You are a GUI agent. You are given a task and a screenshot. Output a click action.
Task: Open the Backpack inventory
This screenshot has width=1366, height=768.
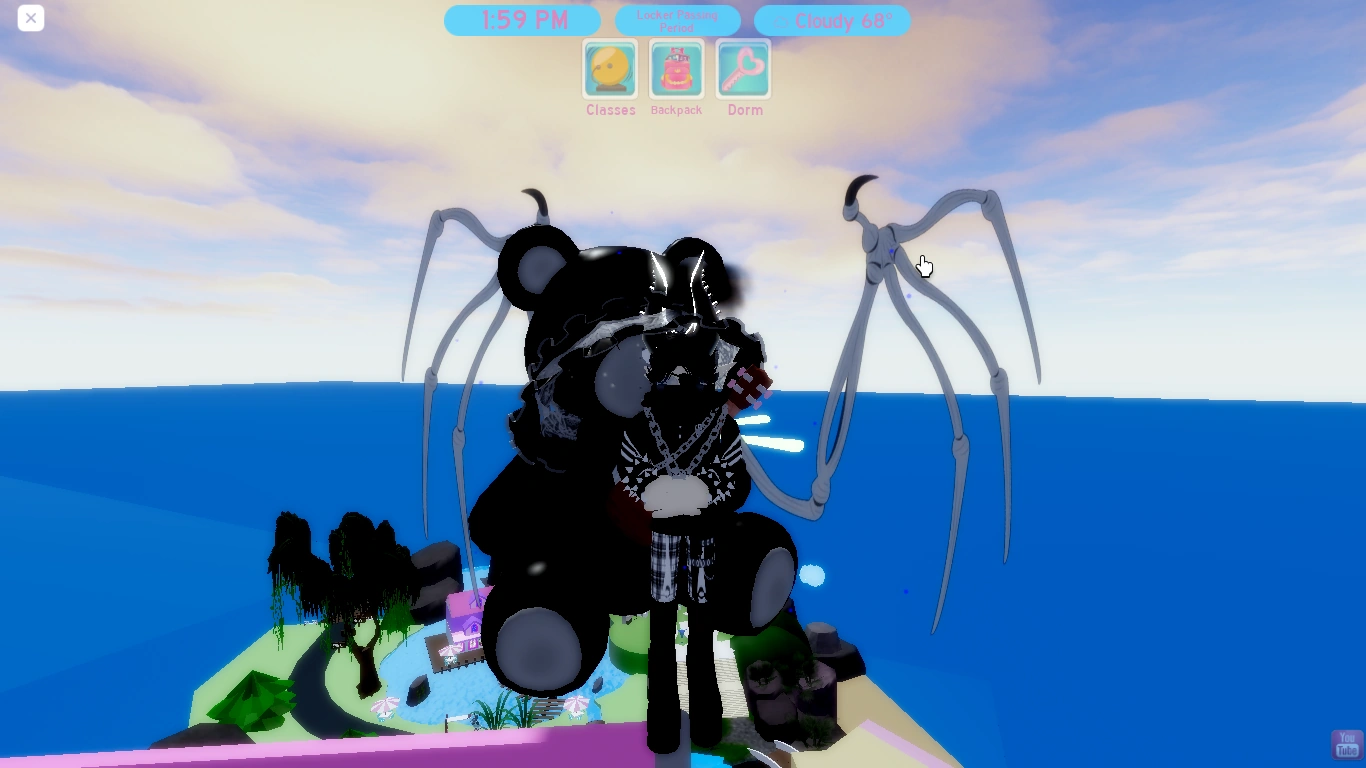click(x=676, y=70)
